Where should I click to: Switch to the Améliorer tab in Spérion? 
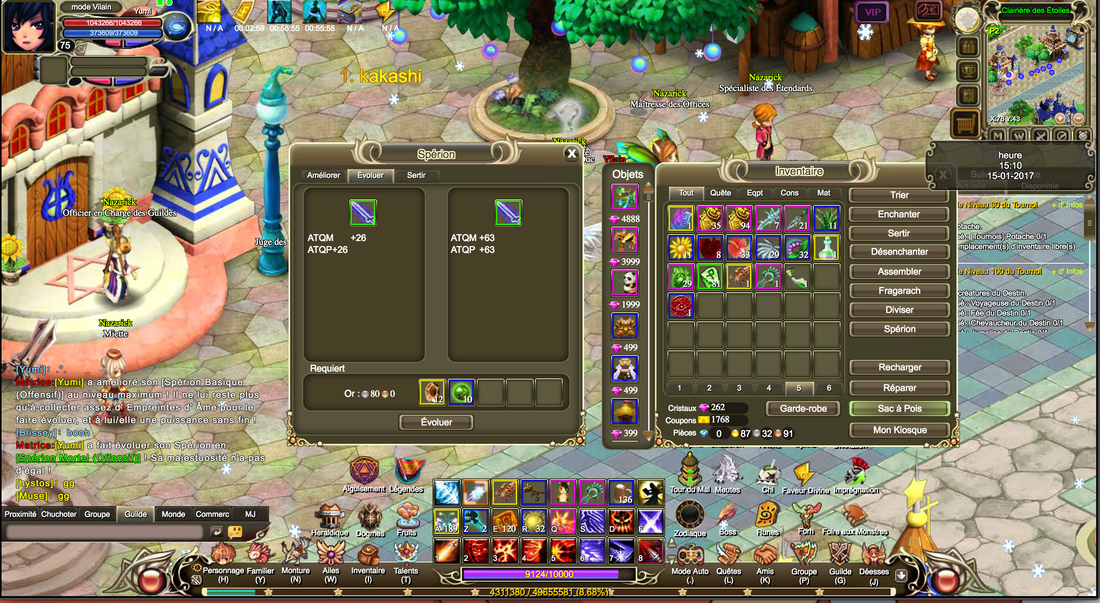click(x=323, y=175)
